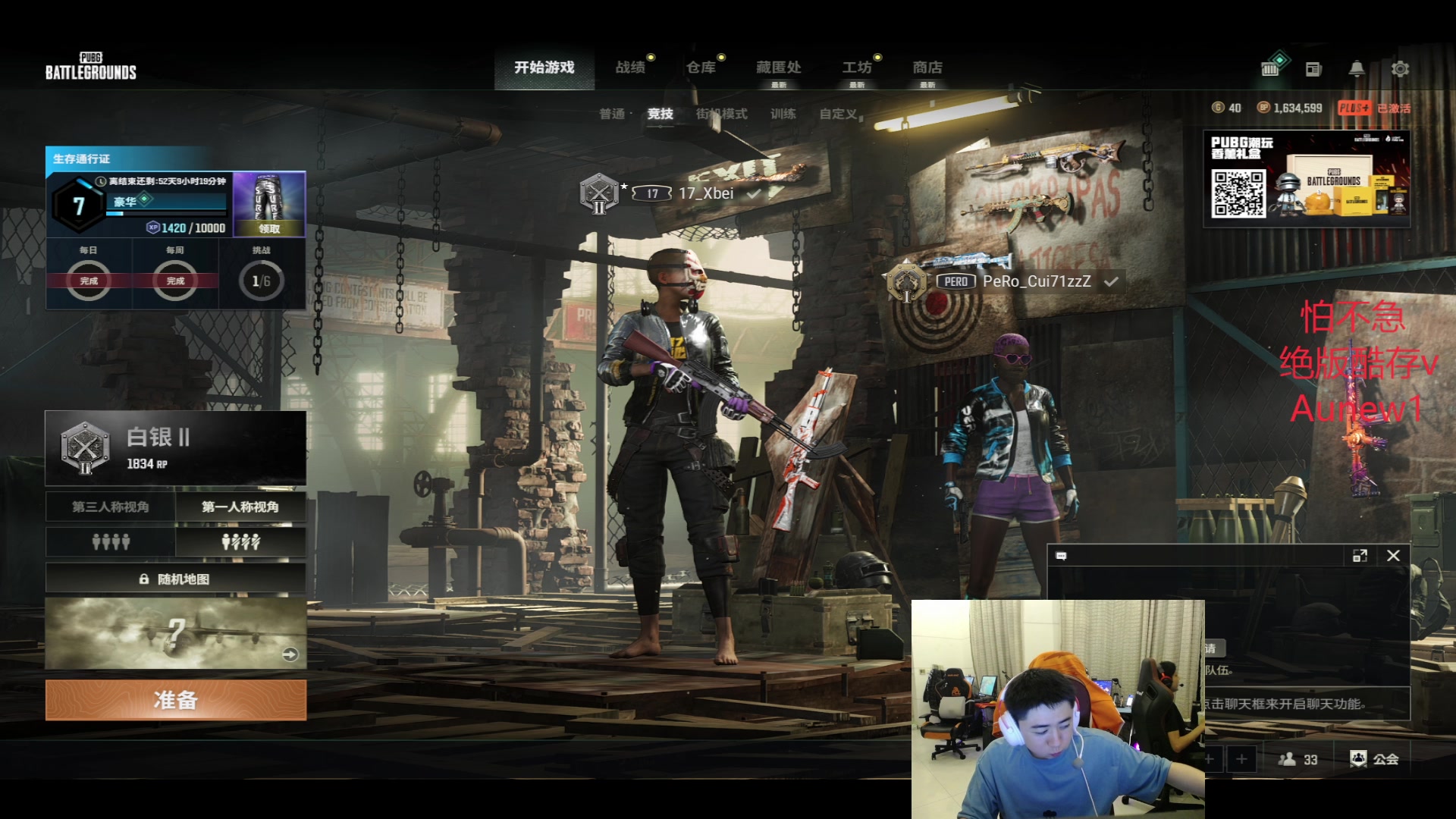1456x819 pixels.
Task: Open the 藏匿处 hideout tab
Action: click(x=779, y=67)
